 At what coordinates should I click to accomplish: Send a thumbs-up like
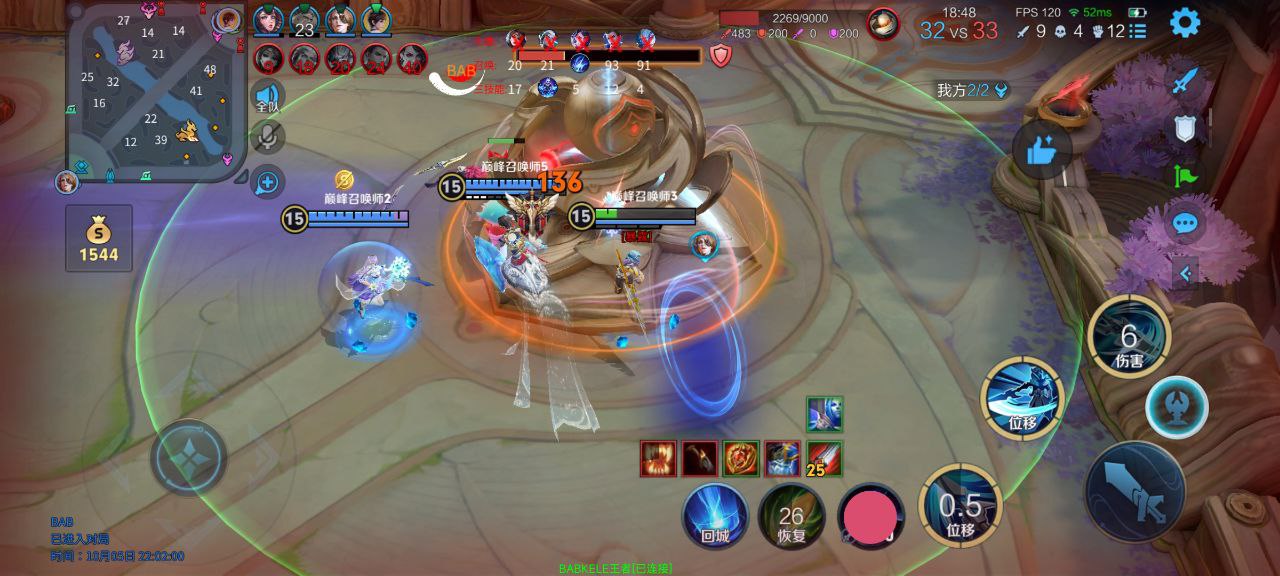tap(1041, 151)
